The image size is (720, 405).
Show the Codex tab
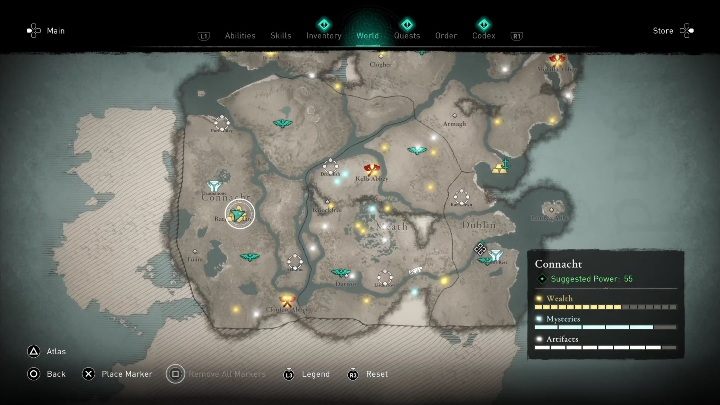483,35
